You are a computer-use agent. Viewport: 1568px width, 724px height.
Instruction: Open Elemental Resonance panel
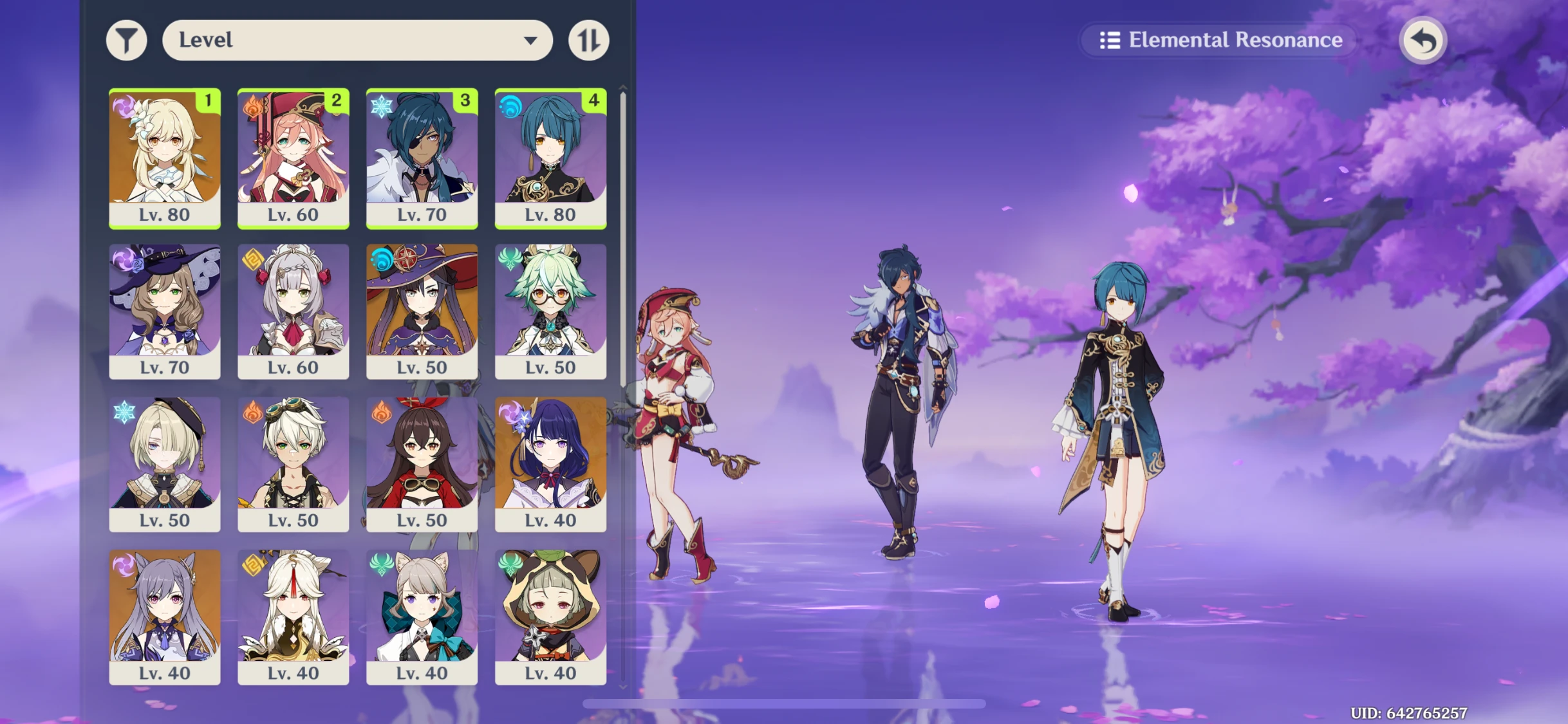click(1218, 40)
